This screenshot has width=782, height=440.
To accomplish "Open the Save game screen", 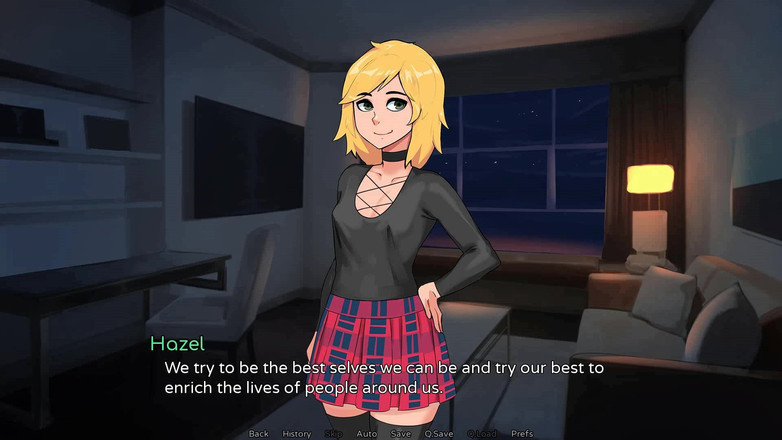I will coord(401,434).
